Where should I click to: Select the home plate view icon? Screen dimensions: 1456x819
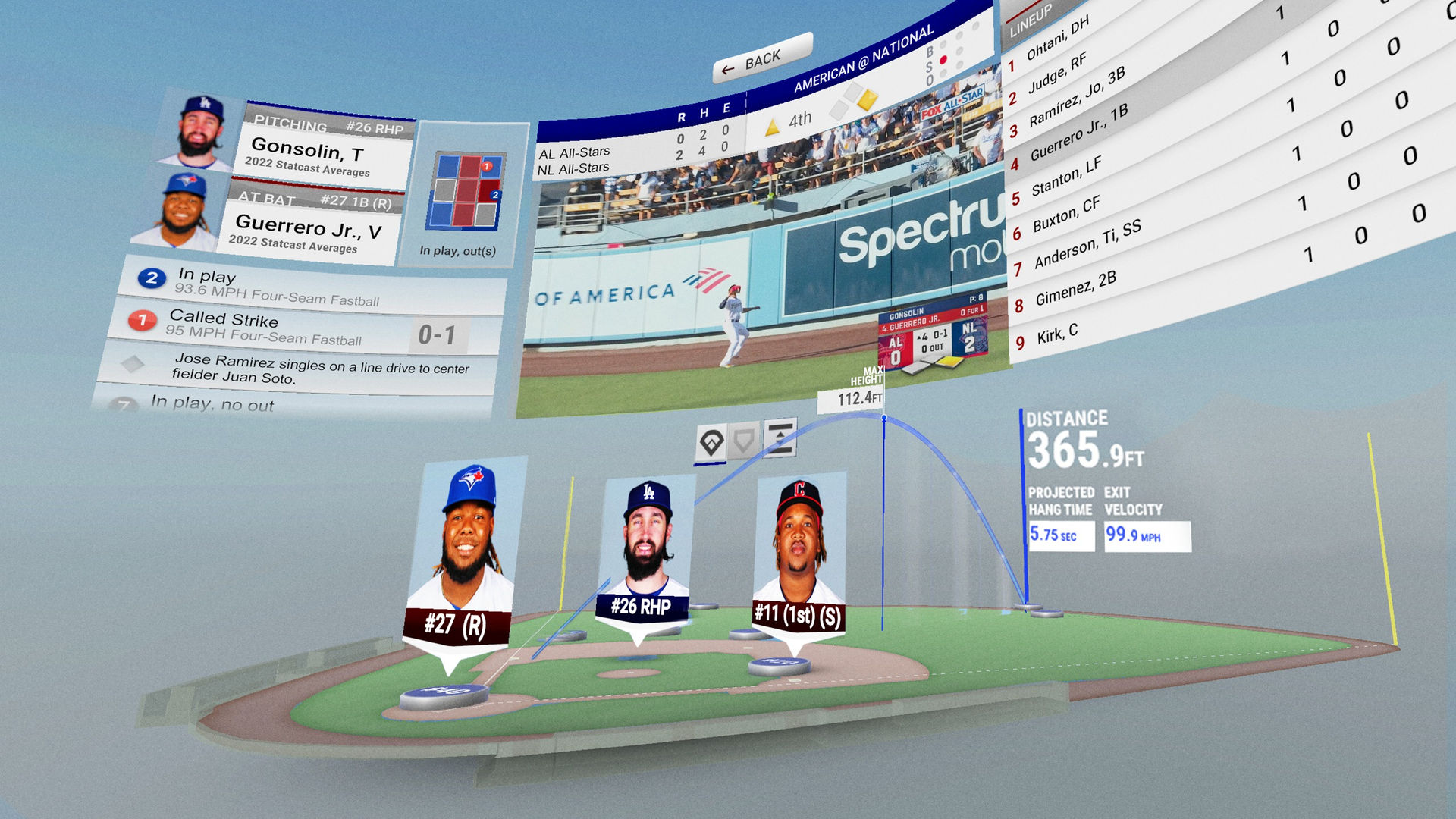click(745, 441)
